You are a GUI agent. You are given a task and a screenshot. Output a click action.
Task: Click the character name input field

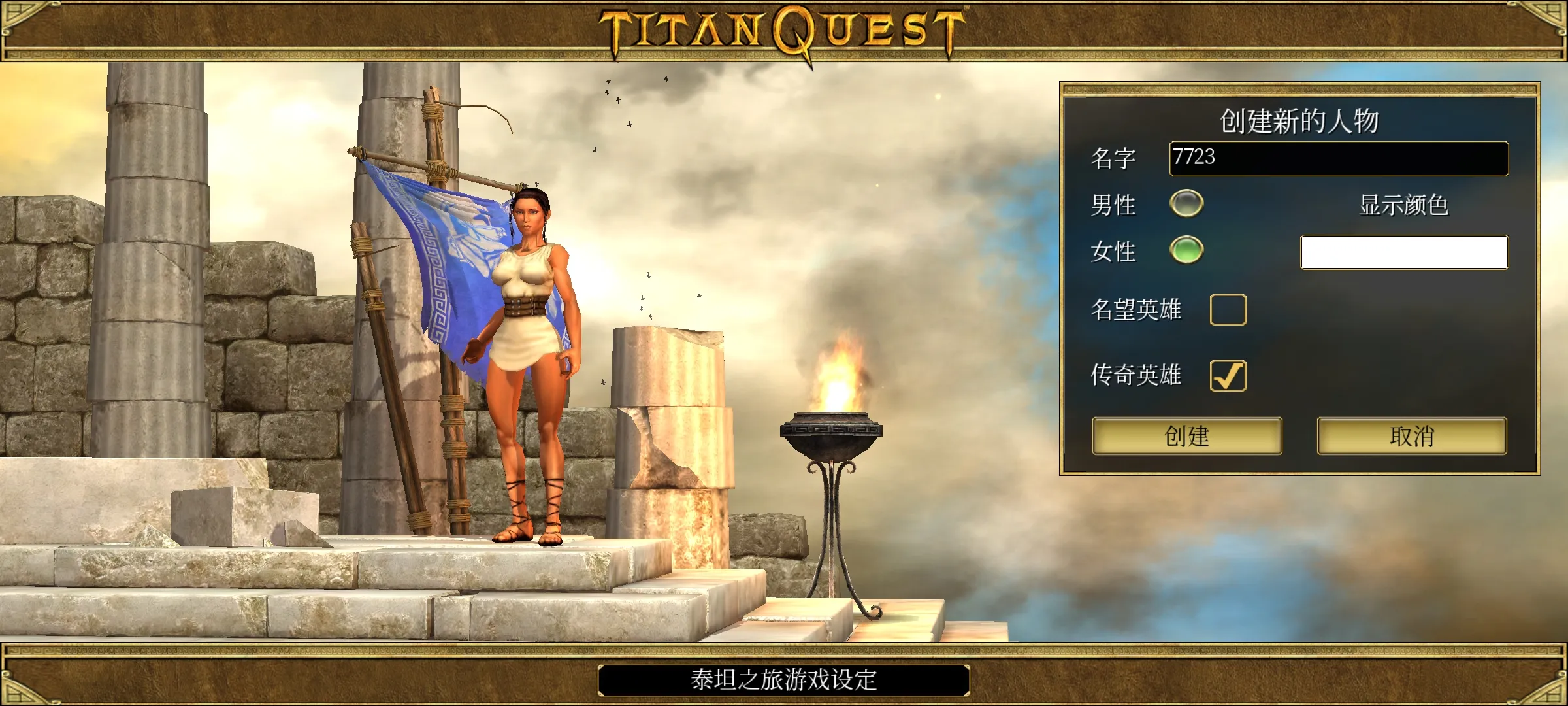[1338, 158]
